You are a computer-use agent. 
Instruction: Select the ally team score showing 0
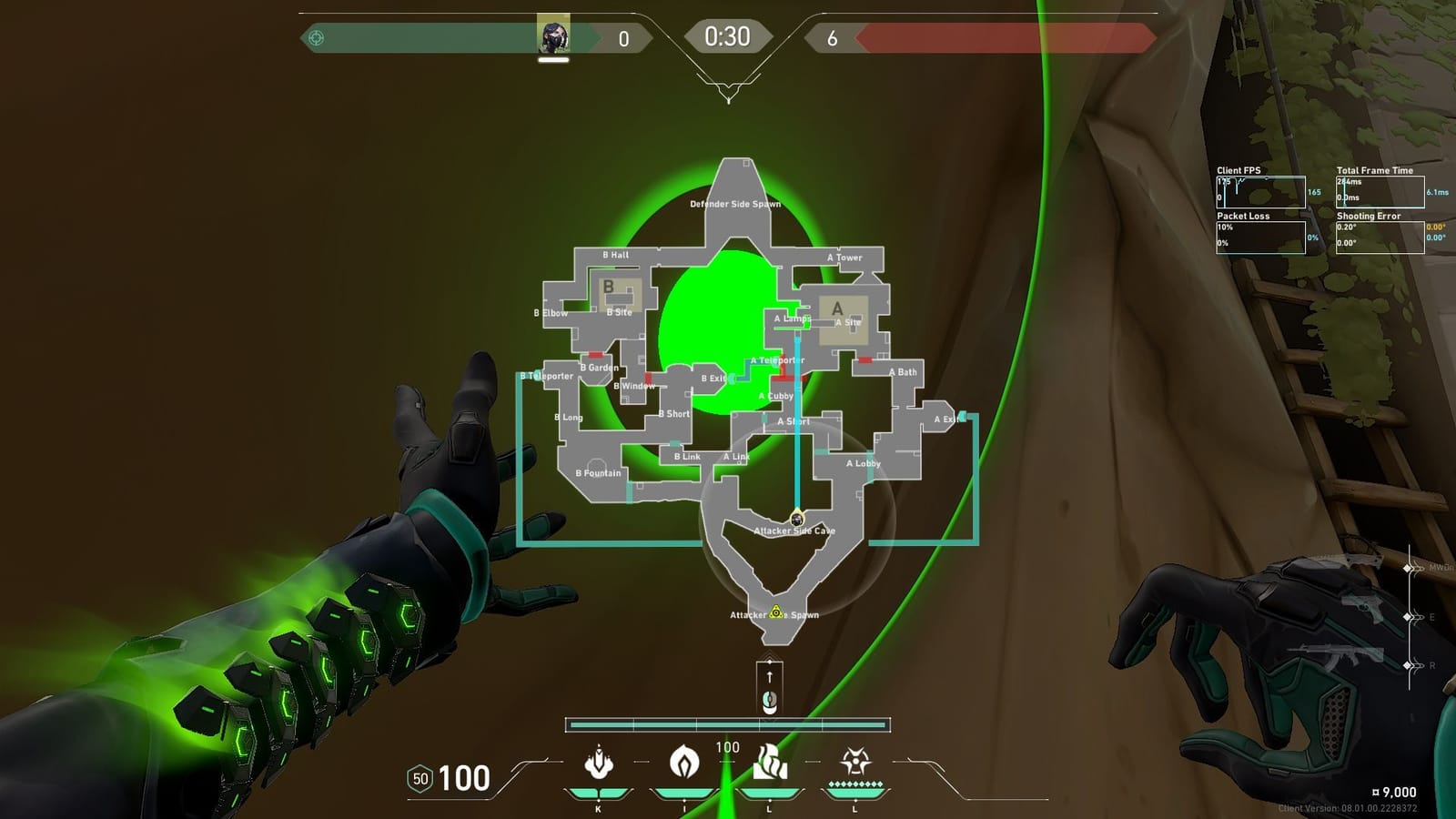click(622, 37)
